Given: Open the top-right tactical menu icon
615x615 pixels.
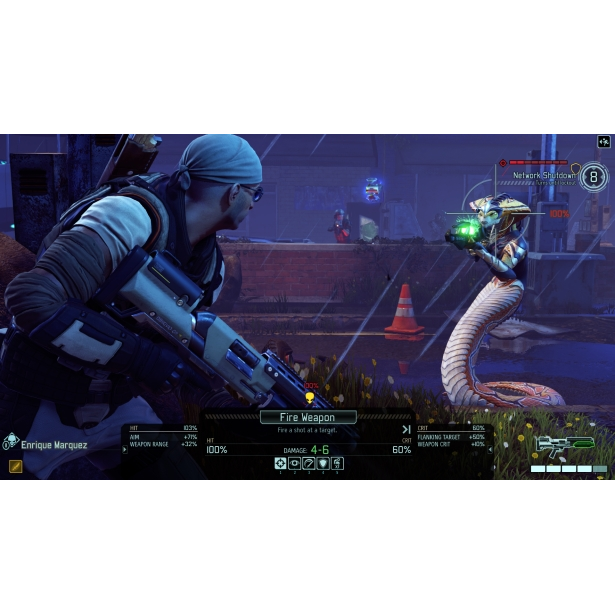Looking at the screenshot, I should 603,142.
